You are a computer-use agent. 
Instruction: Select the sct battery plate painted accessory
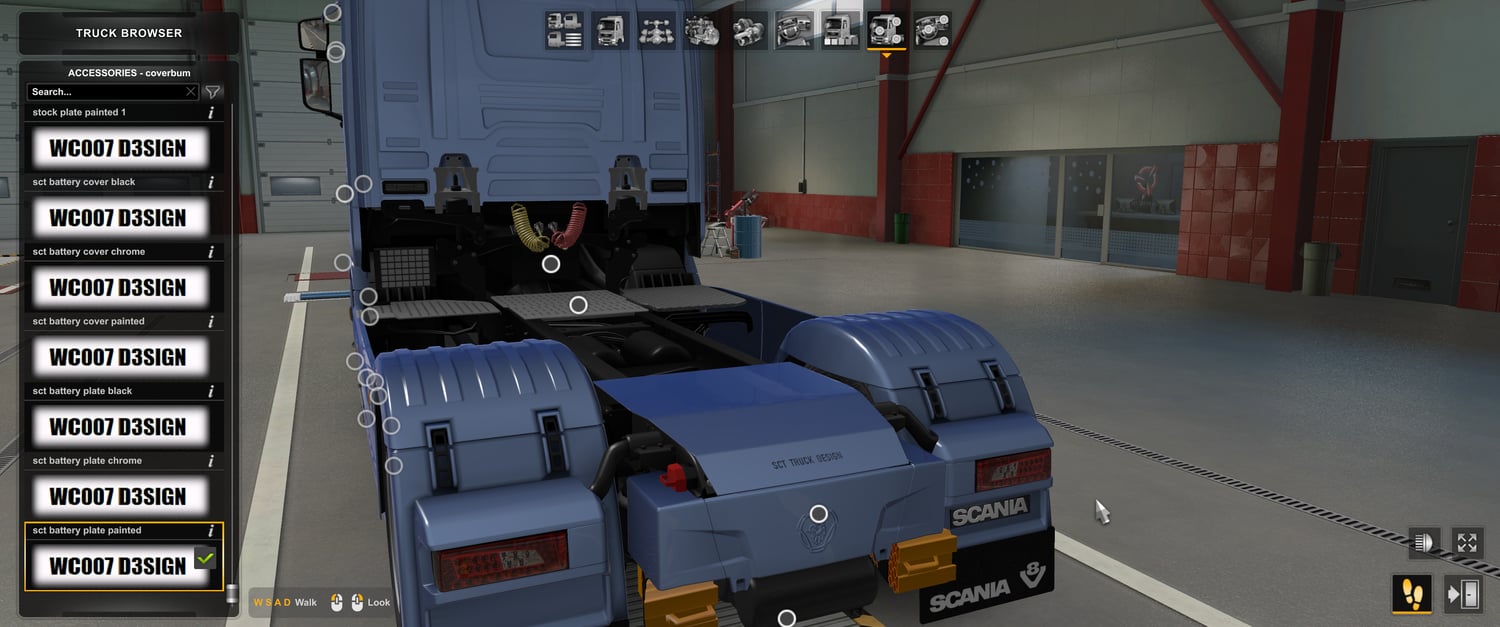click(118, 566)
